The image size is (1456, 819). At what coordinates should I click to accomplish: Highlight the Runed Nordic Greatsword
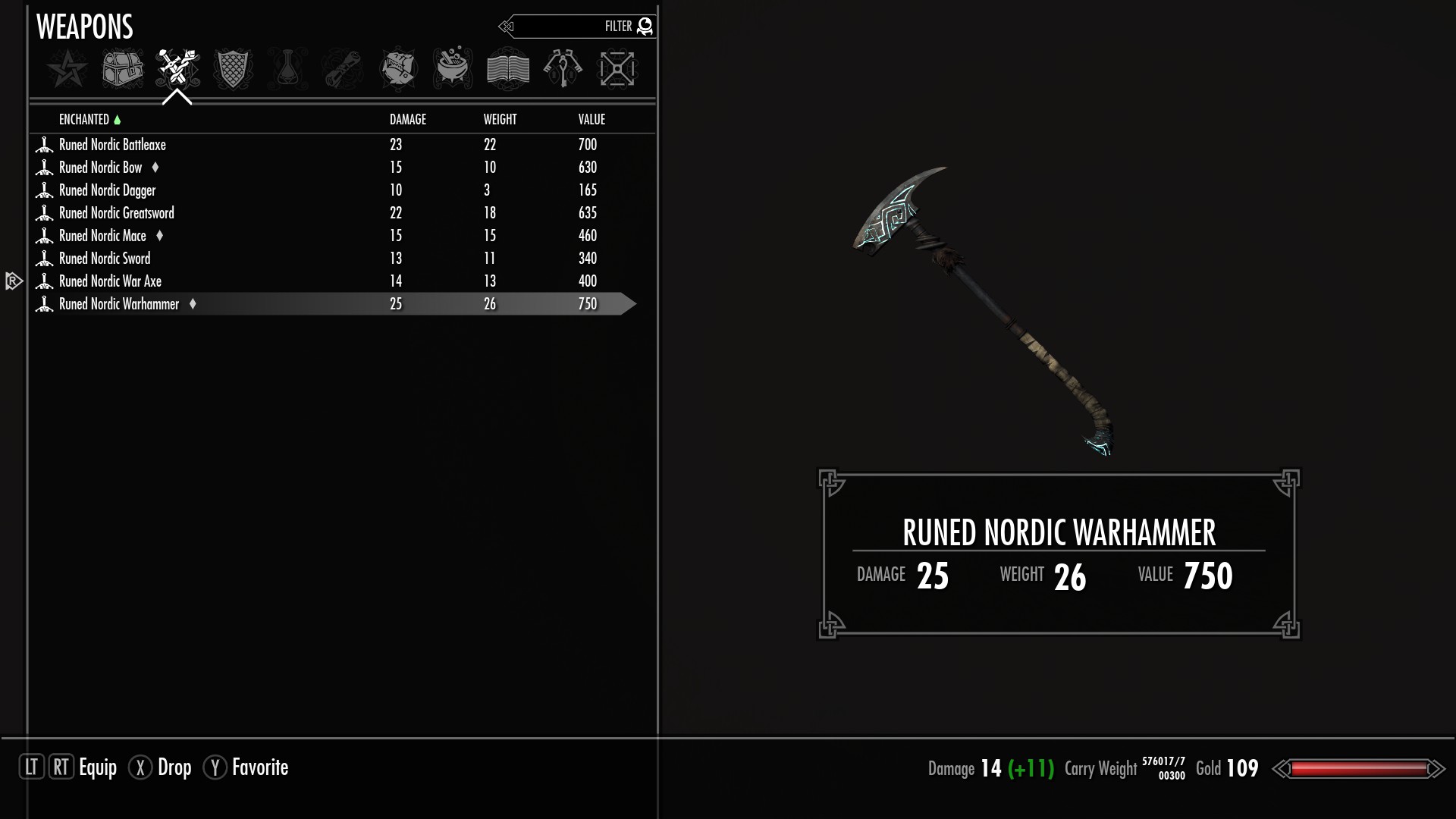coord(116,213)
